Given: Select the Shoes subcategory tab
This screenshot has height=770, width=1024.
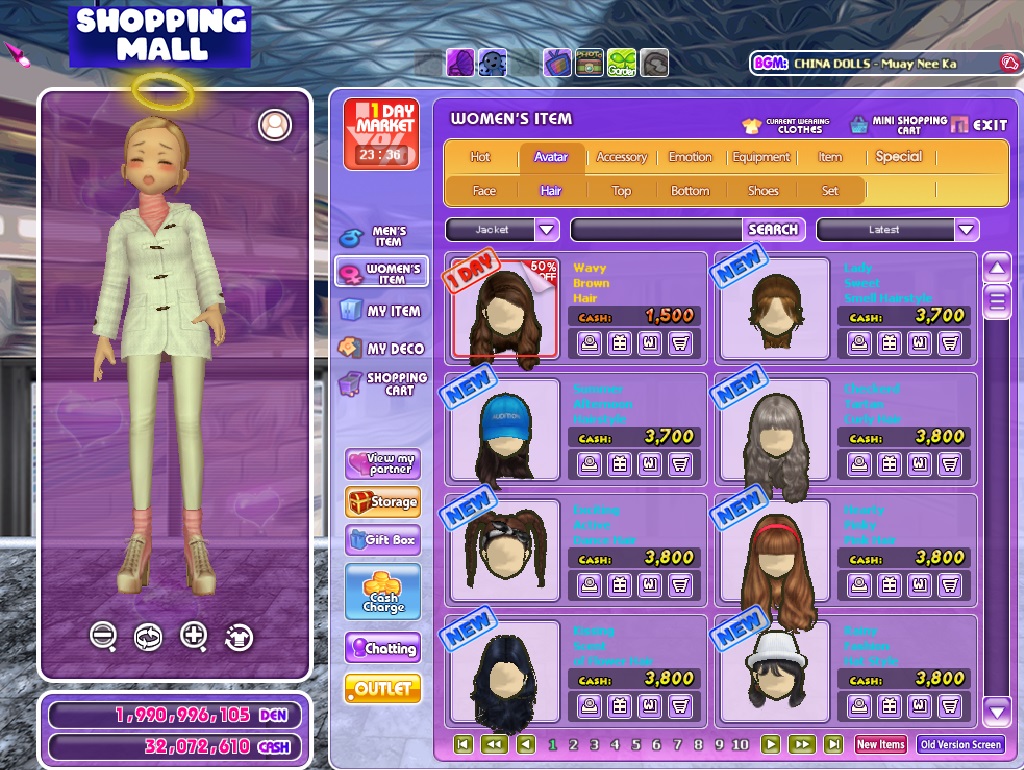Looking at the screenshot, I should pos(763,191).
